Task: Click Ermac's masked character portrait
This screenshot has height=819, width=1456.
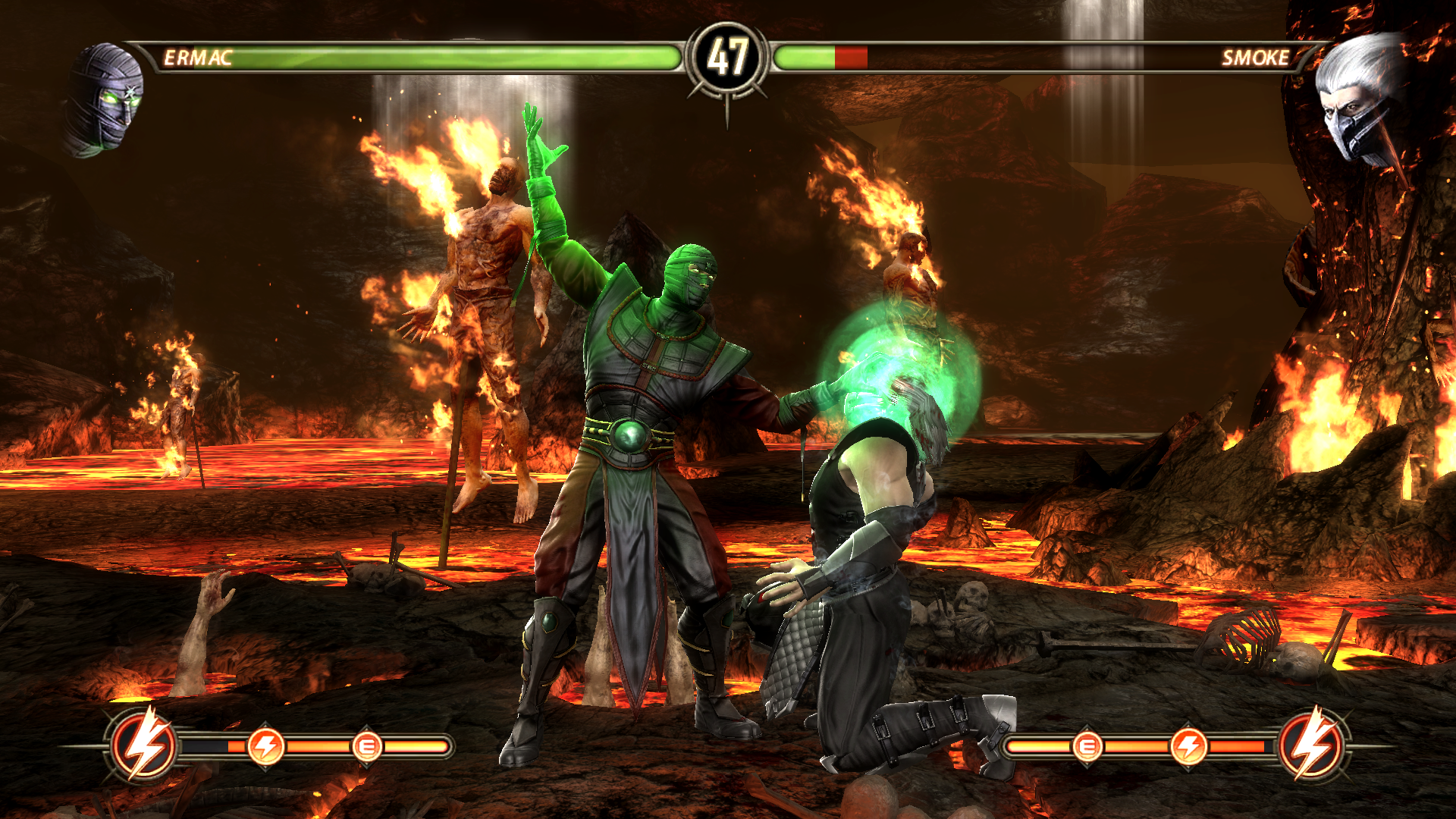Action: click(x=105, y=99)
